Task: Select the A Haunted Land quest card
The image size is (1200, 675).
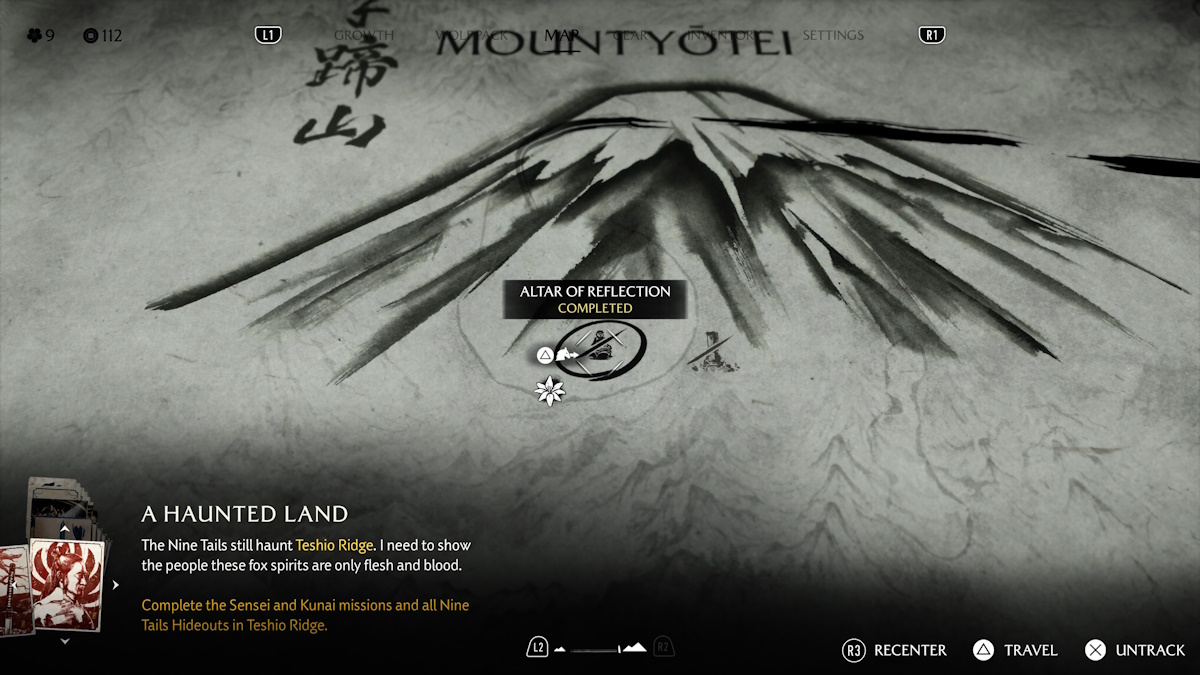Action: 68,583
